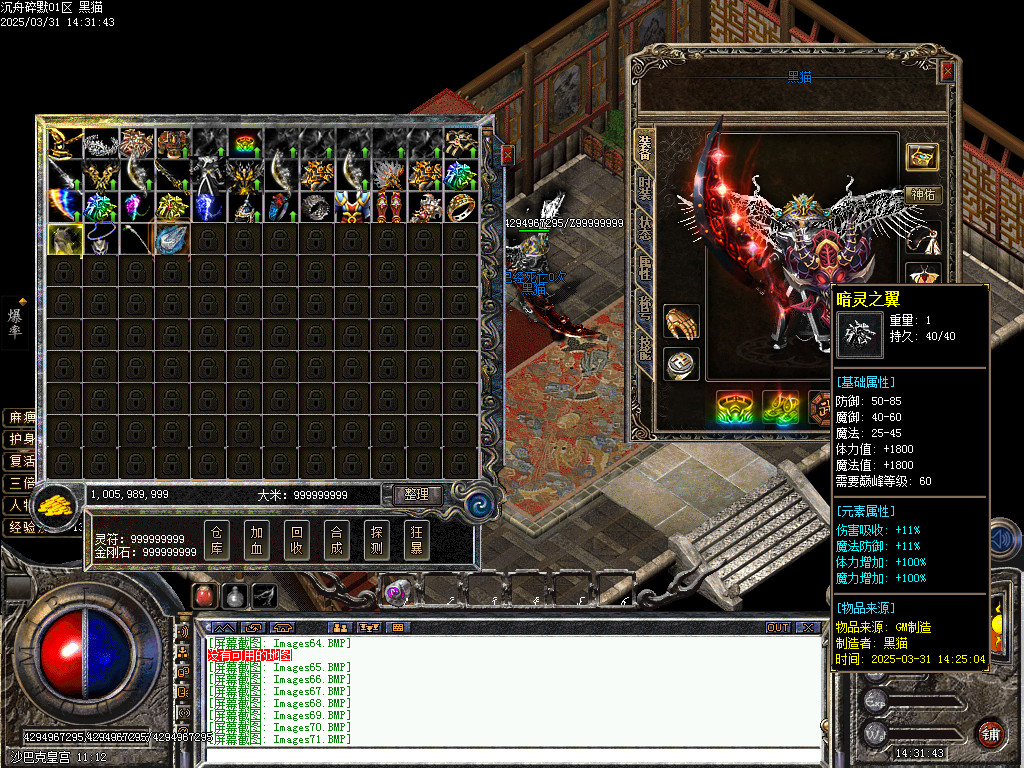The height and width of the screenshot is (768, 1024).
Task: Click the 神佑 button
Action: pyautogui.click(x=922, y=195)
